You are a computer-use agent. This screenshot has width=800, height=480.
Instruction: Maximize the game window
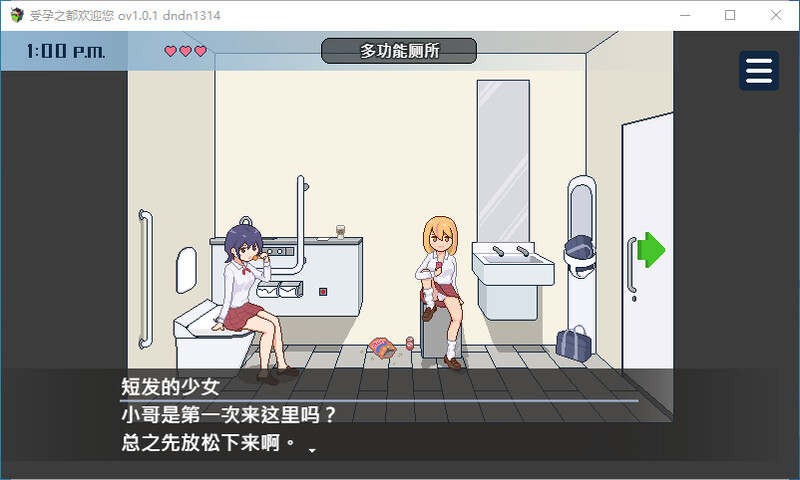click(x=730, y=15)
